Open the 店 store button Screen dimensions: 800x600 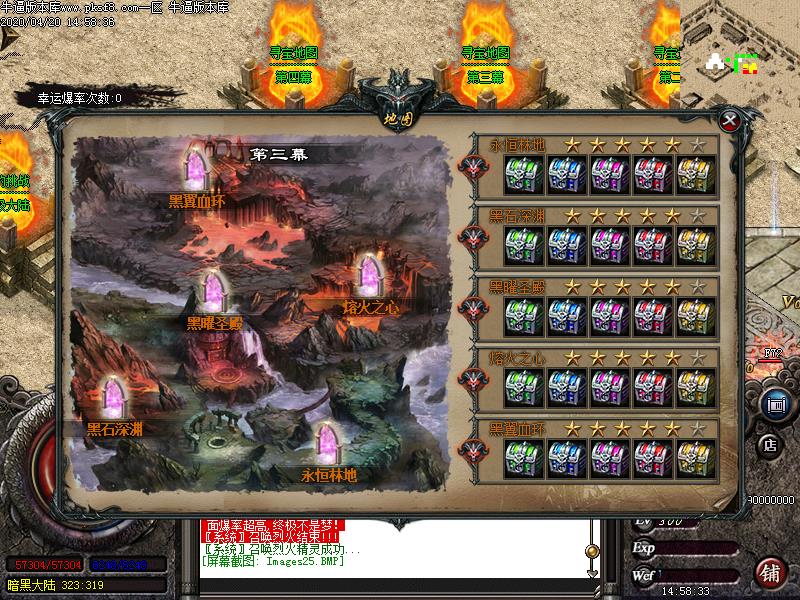click(770, 444)
